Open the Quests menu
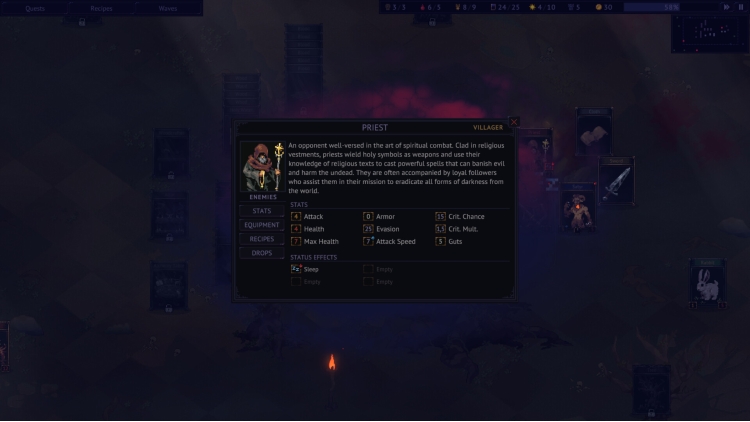This screenshot has height=422, width=750. click(35, 8)
